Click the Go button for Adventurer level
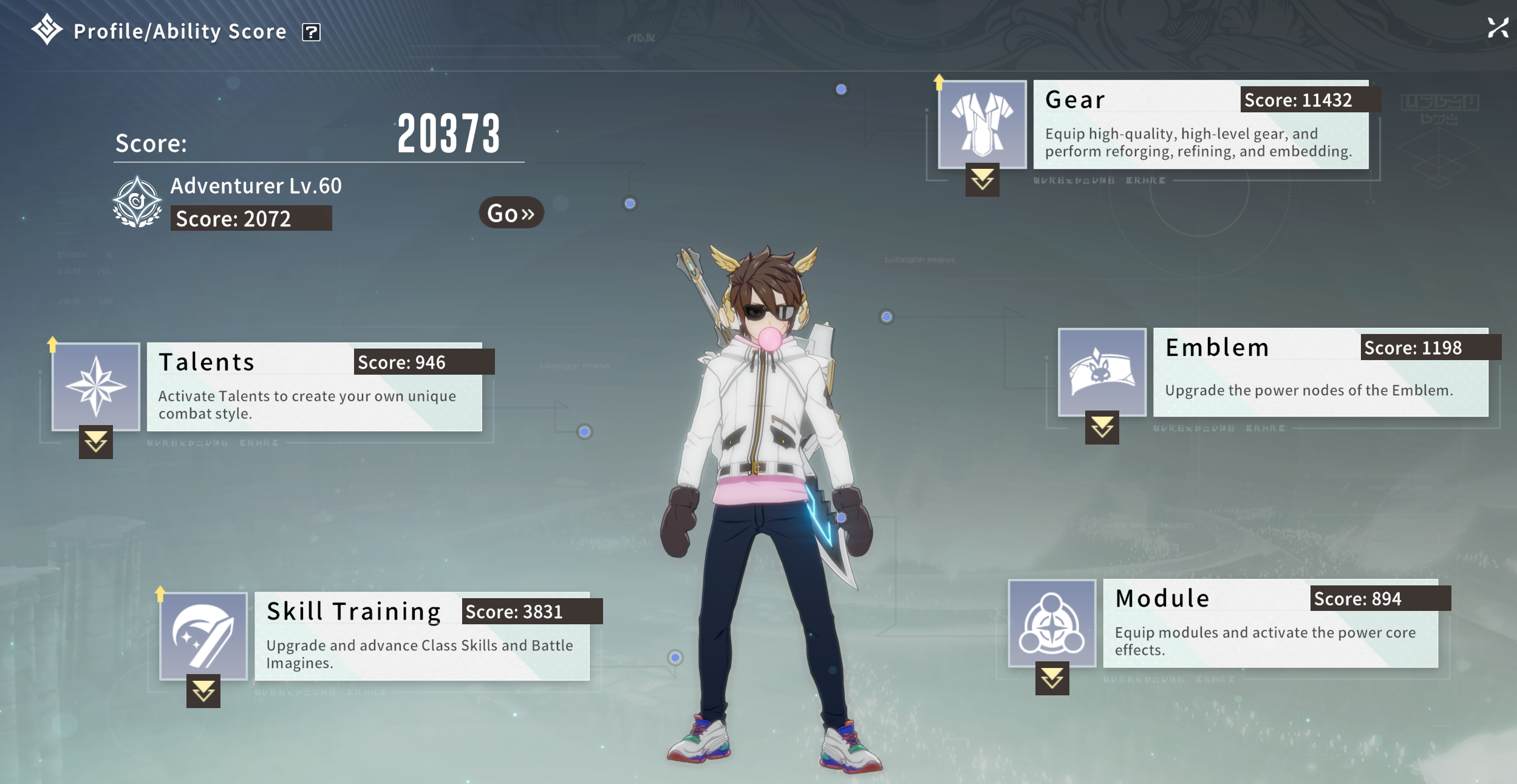This screenshot has height=784, width=1517. pos(511,213)
